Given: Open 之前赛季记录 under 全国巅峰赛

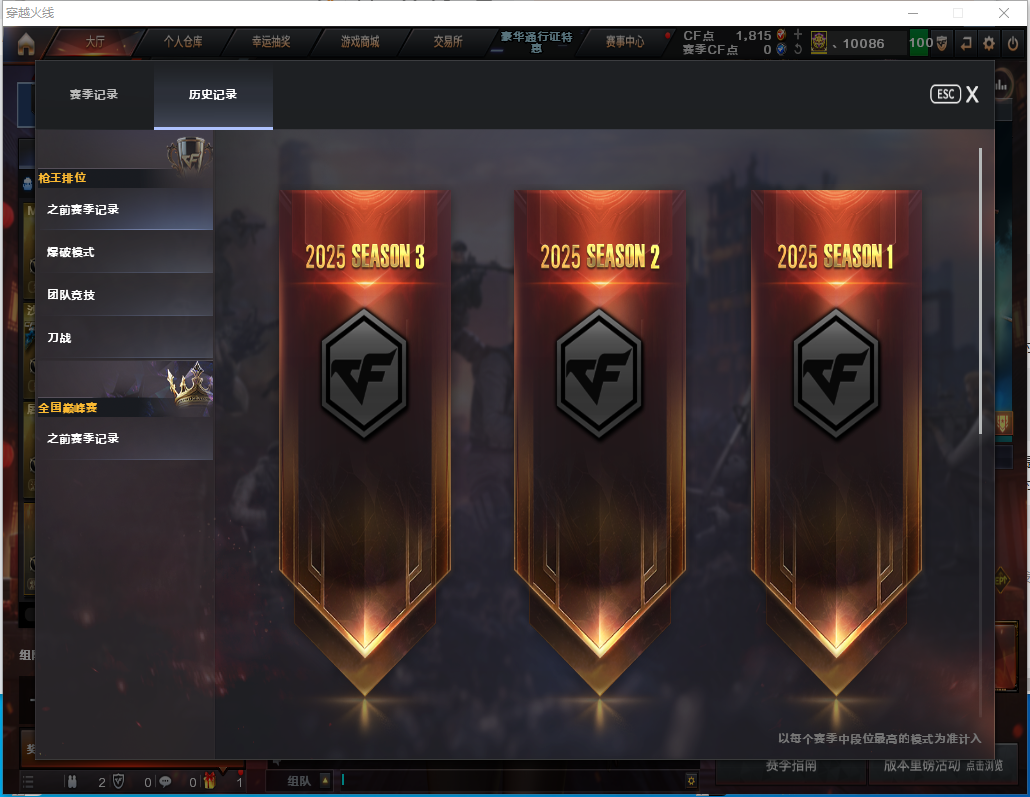Looking at the screenshot, I should [125, 439].
